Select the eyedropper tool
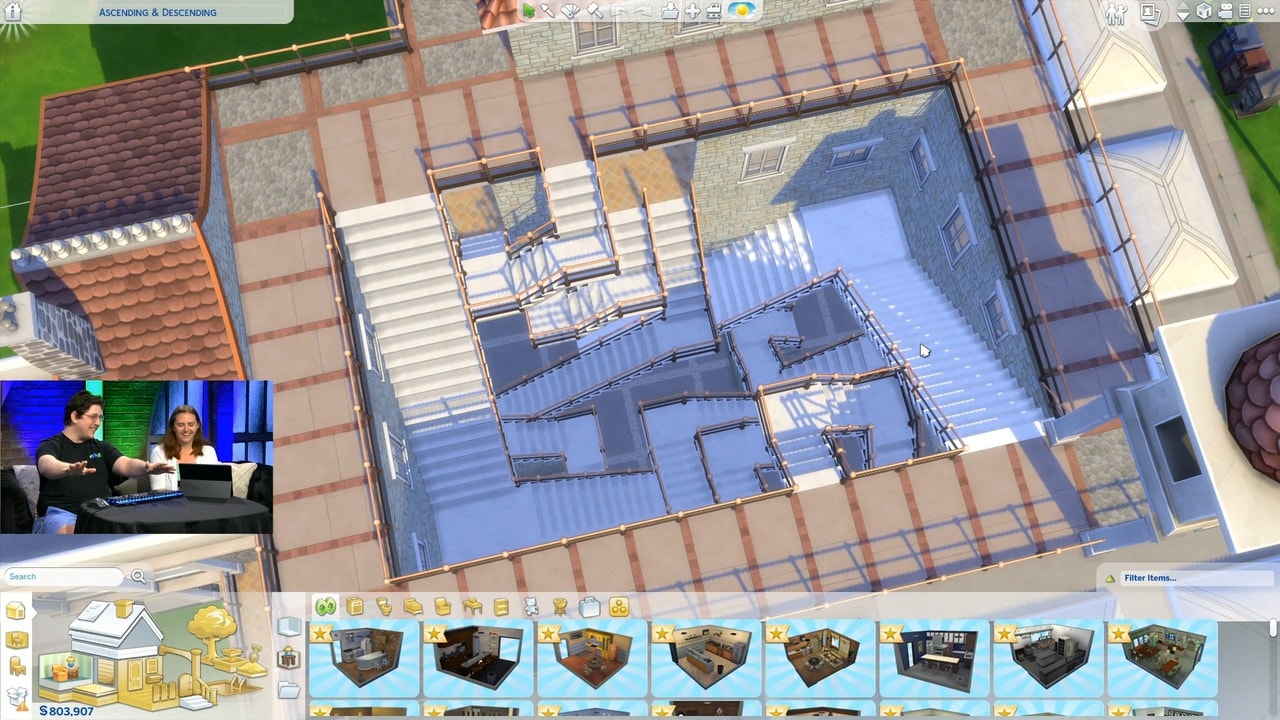1280x720 pixels. [x=548, y=11]
